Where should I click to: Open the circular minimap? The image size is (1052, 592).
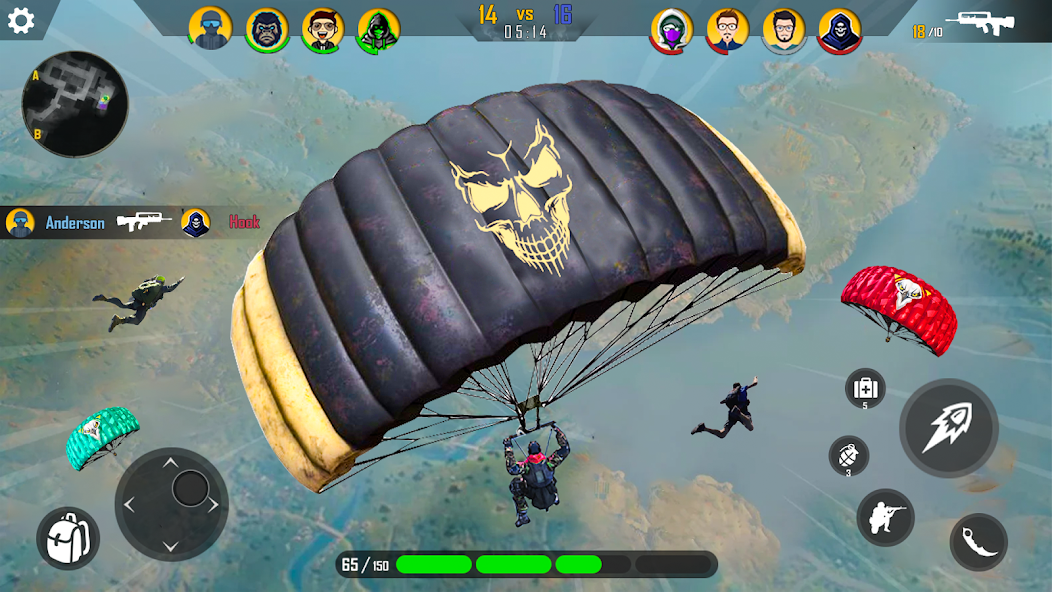coord(75,104)
